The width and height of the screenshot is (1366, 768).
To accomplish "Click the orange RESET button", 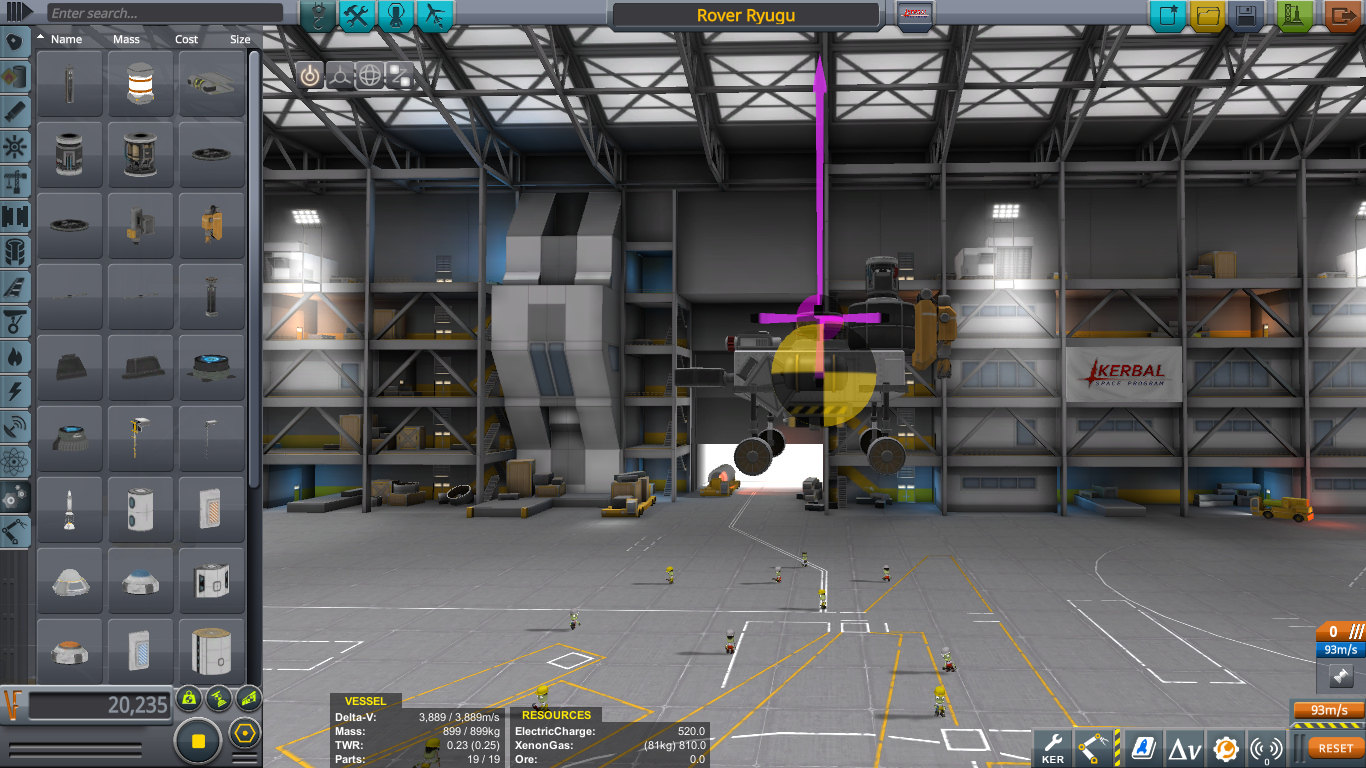I will pos(1335,748).
